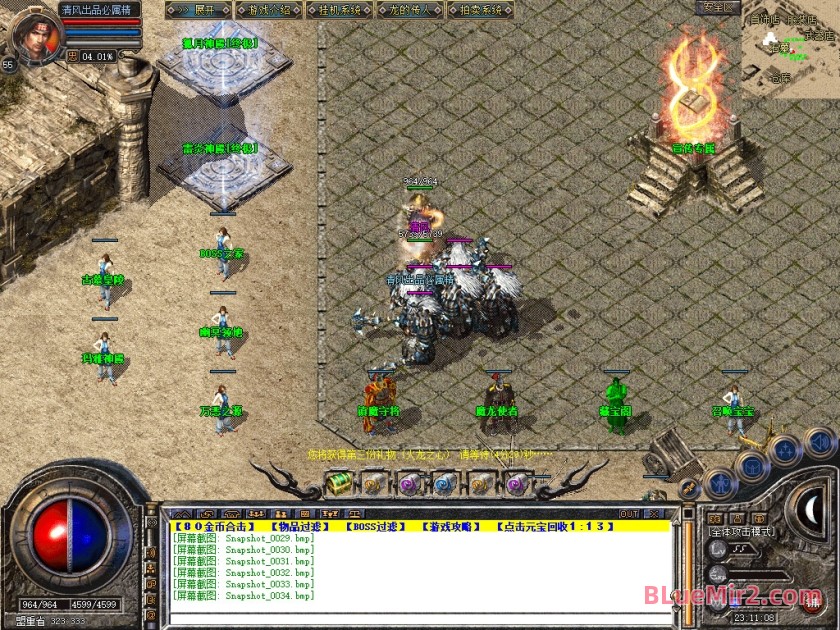The image size is (840, 630).
Task: Toggle the sound speaker button
Action: [x=818, y=441]
